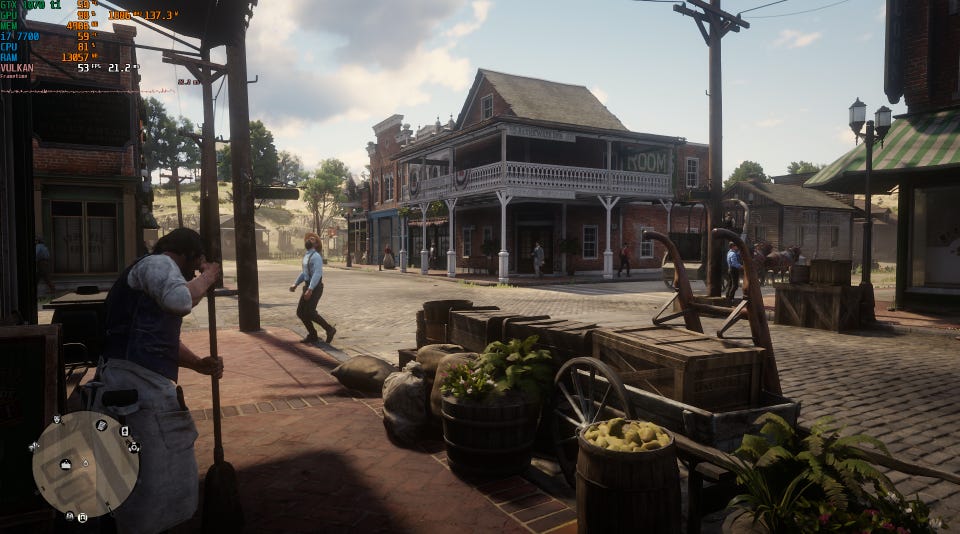
Task: Select the newspaper marker on the minimap
Action: point(101,425)
